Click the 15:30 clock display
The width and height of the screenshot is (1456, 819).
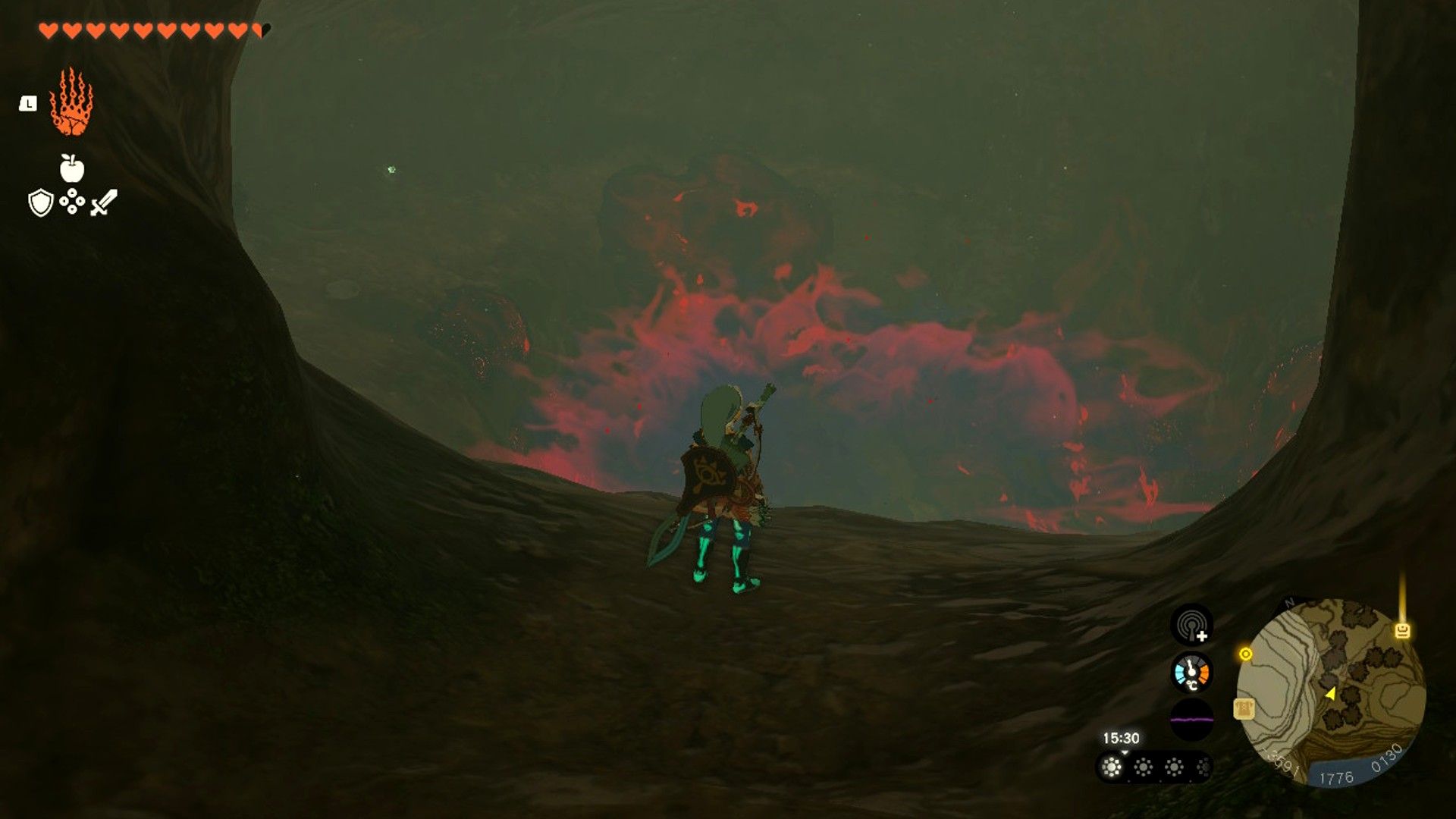(1121, 738)
